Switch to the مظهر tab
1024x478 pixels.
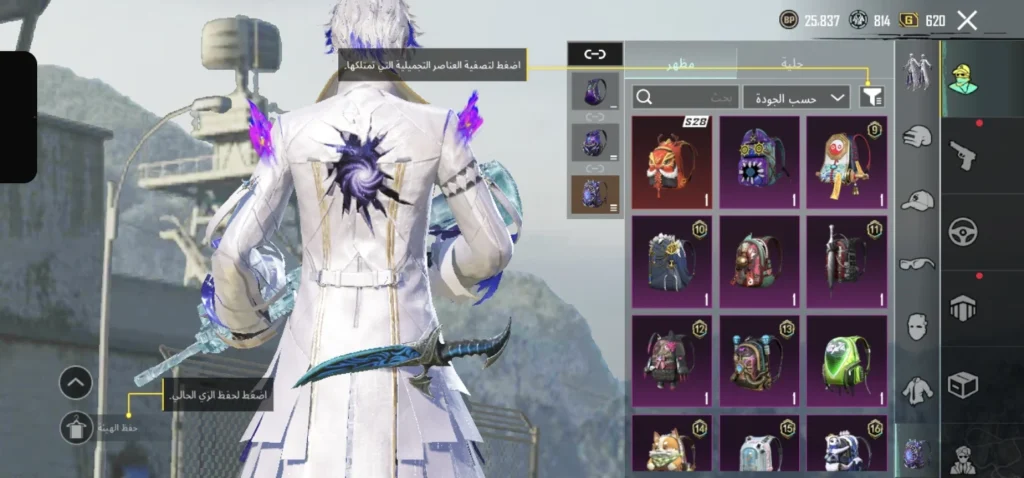(x=681, y=63)
